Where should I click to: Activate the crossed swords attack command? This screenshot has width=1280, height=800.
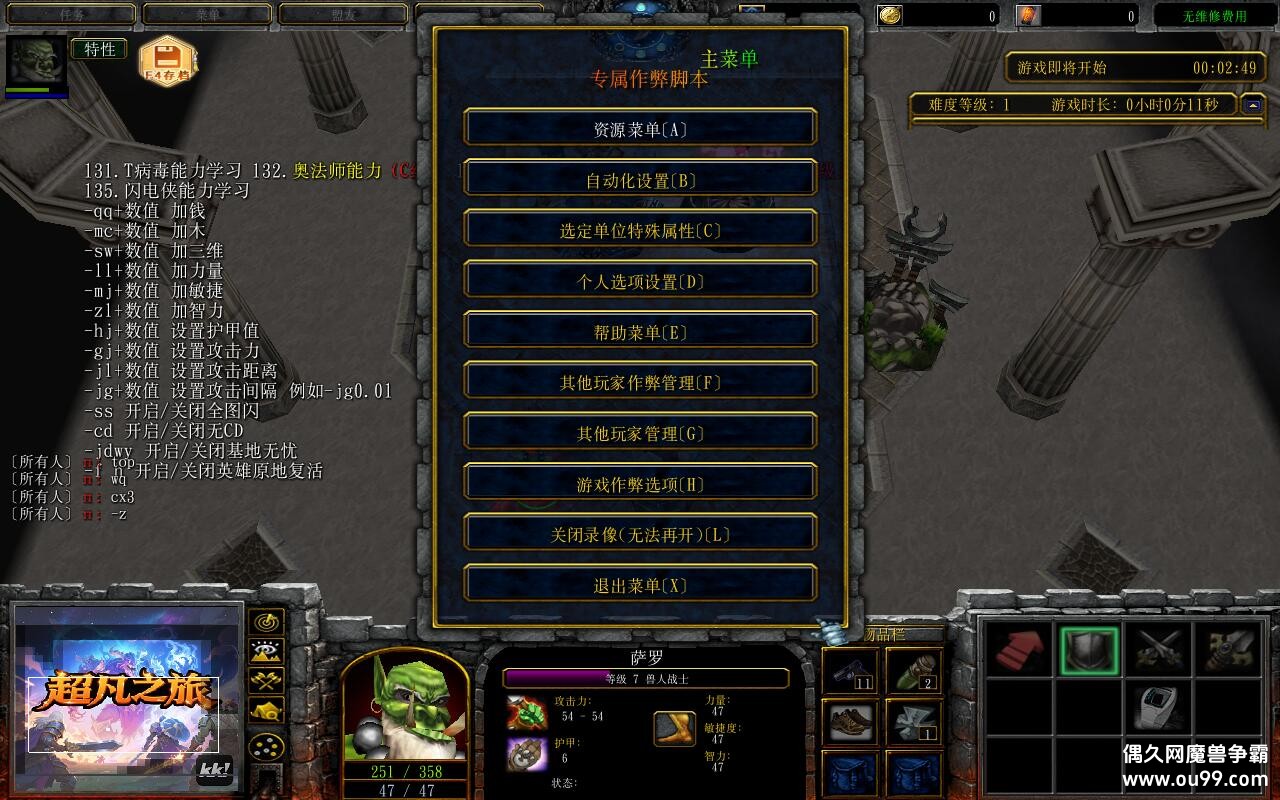[x=1160, y=650]
